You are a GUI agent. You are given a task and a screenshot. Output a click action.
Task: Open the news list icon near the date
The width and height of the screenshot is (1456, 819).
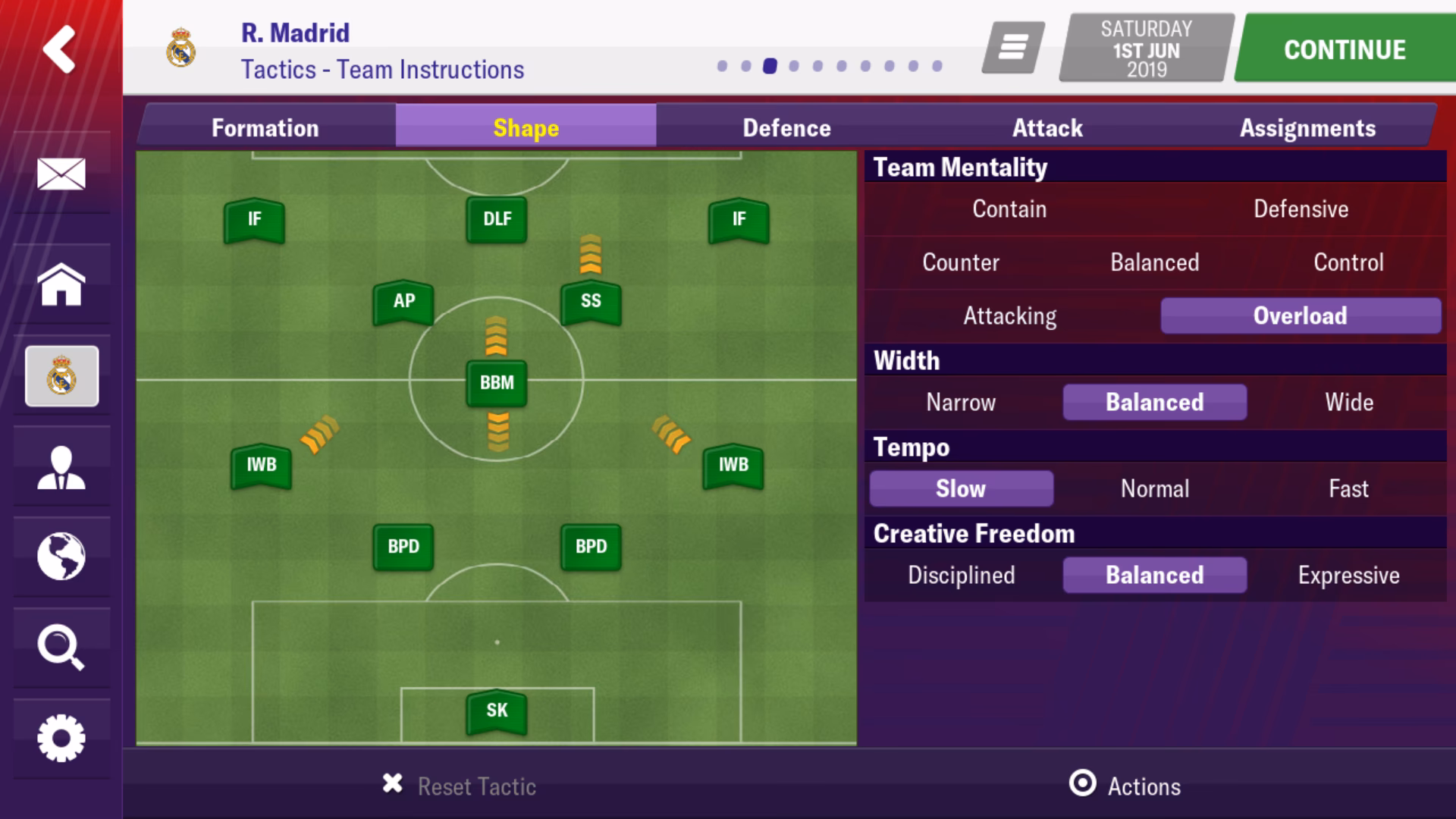(x=1014, y=48)
